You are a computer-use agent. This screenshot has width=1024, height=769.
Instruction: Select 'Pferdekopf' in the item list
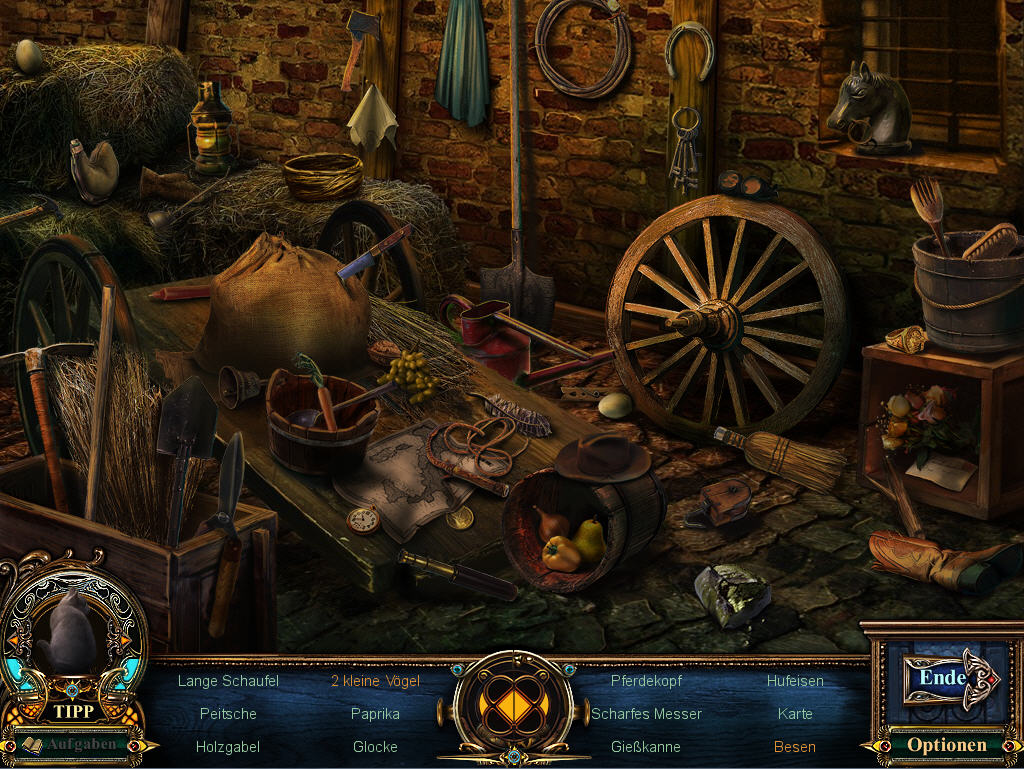[x=646, y=681]
